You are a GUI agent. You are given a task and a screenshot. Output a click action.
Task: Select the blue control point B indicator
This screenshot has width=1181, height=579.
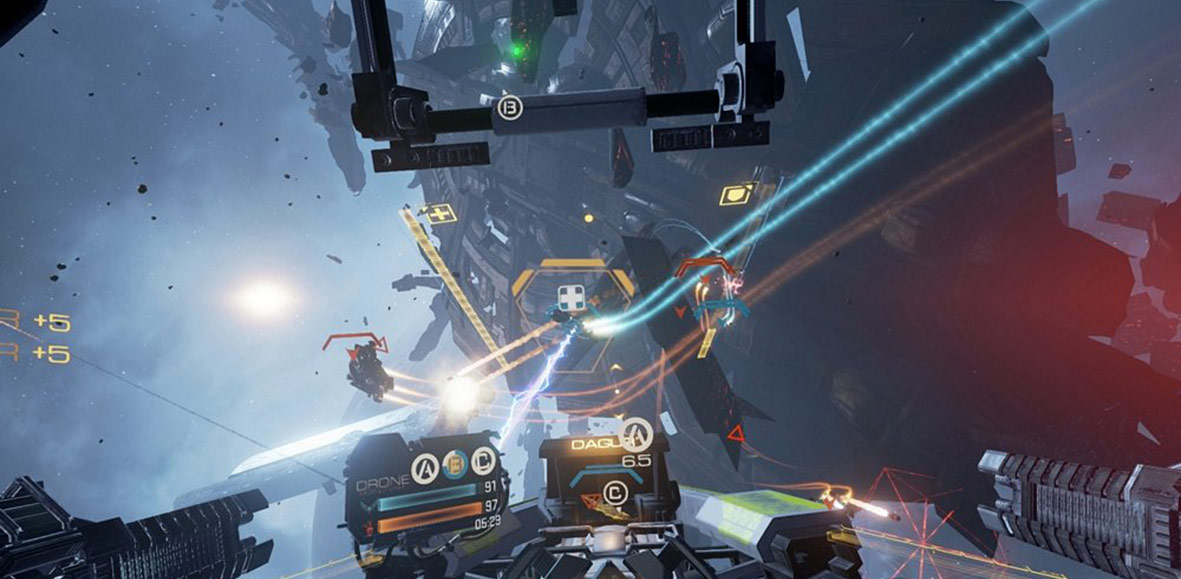(455, 462)
